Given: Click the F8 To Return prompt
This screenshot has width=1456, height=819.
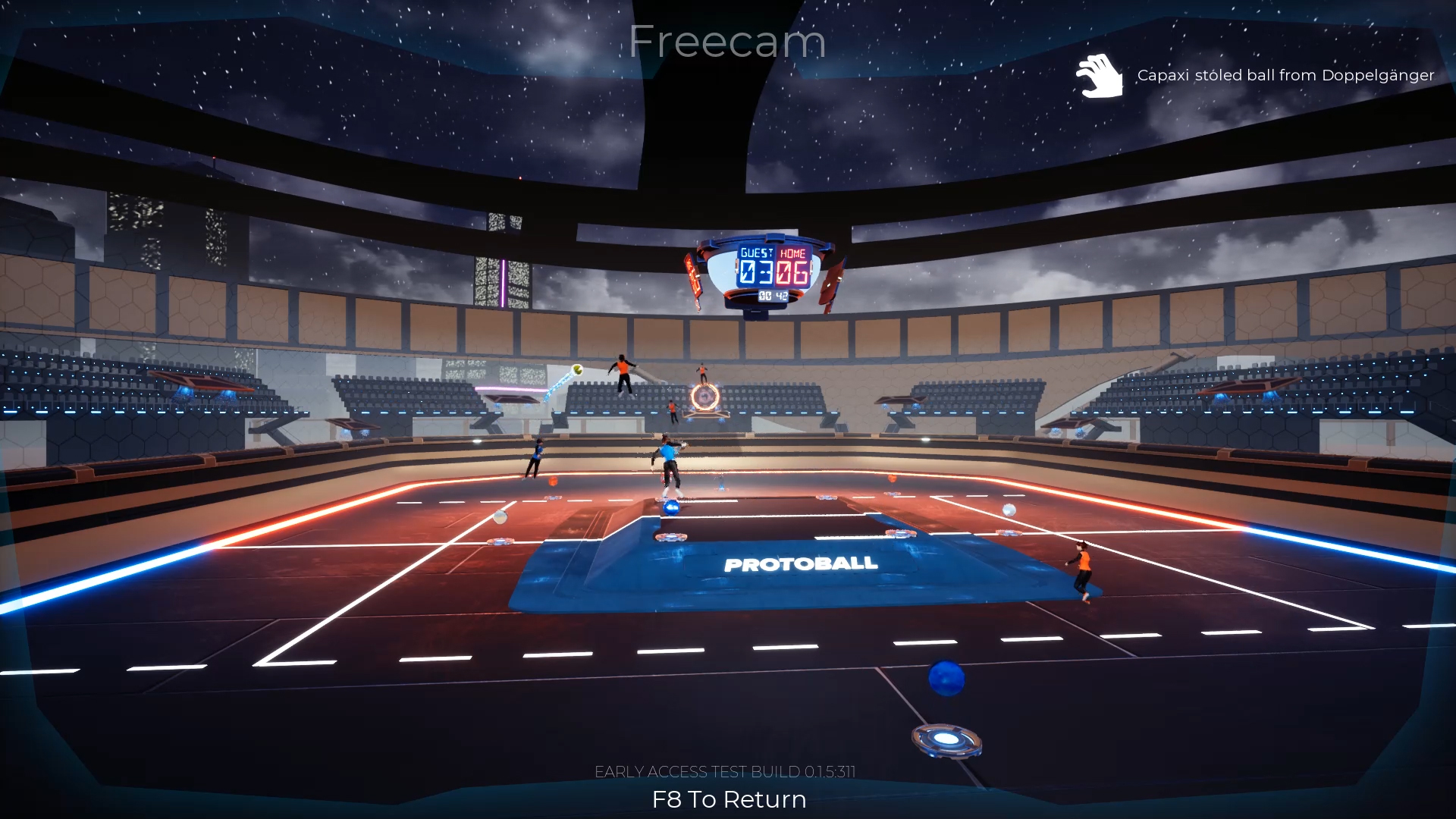Looking at the screenshot, I should tap(727, 799).
